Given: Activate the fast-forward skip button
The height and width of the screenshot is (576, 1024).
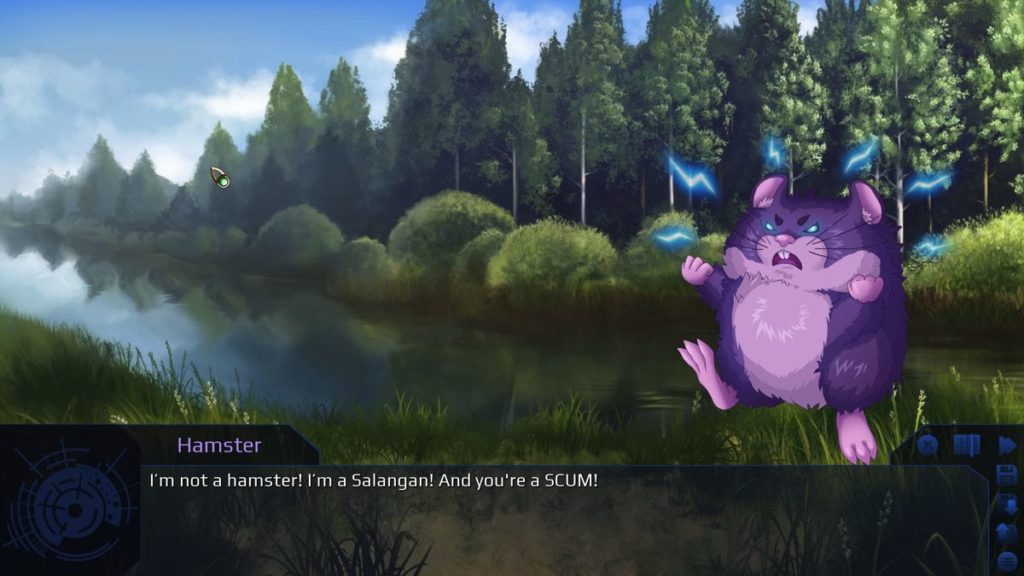Looking at the screenshot, I should coord(1006,446).
